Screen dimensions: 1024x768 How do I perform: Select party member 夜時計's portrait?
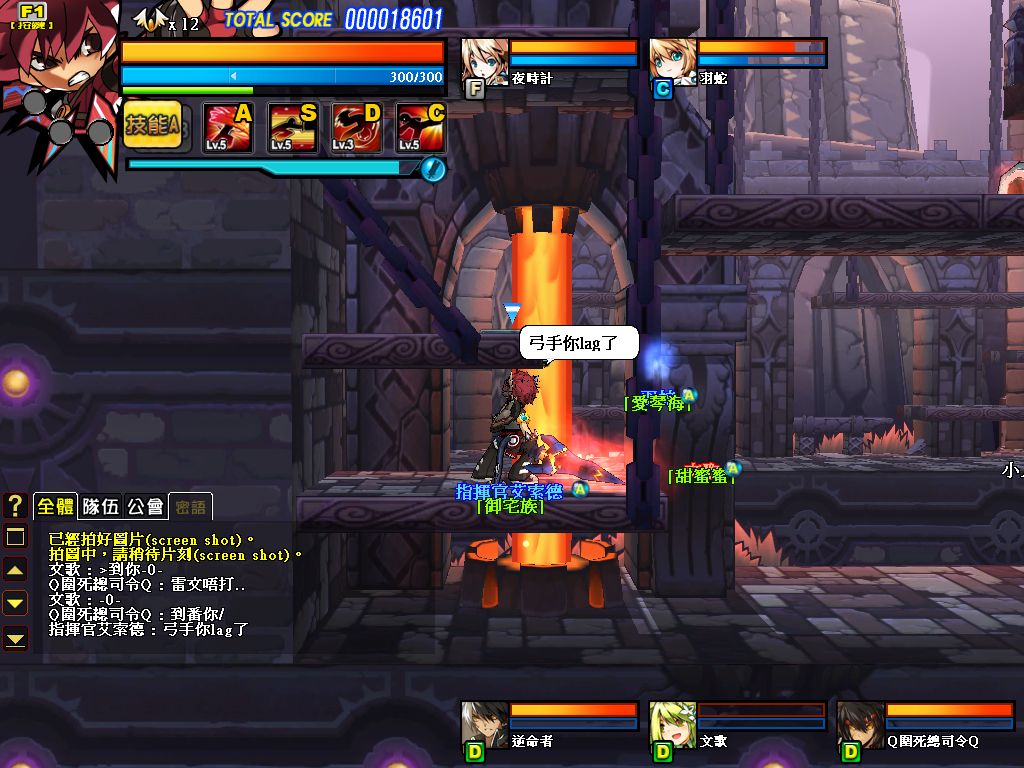pos(484,63)
